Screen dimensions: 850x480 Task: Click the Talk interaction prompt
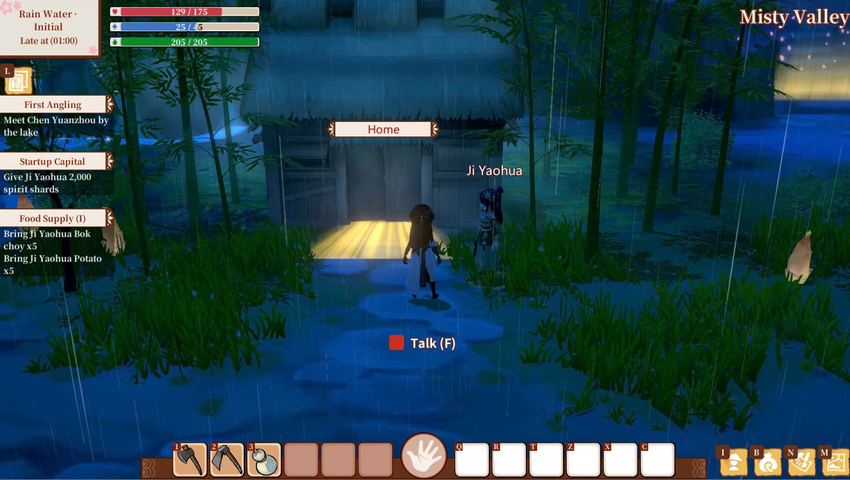click(423, 343)
